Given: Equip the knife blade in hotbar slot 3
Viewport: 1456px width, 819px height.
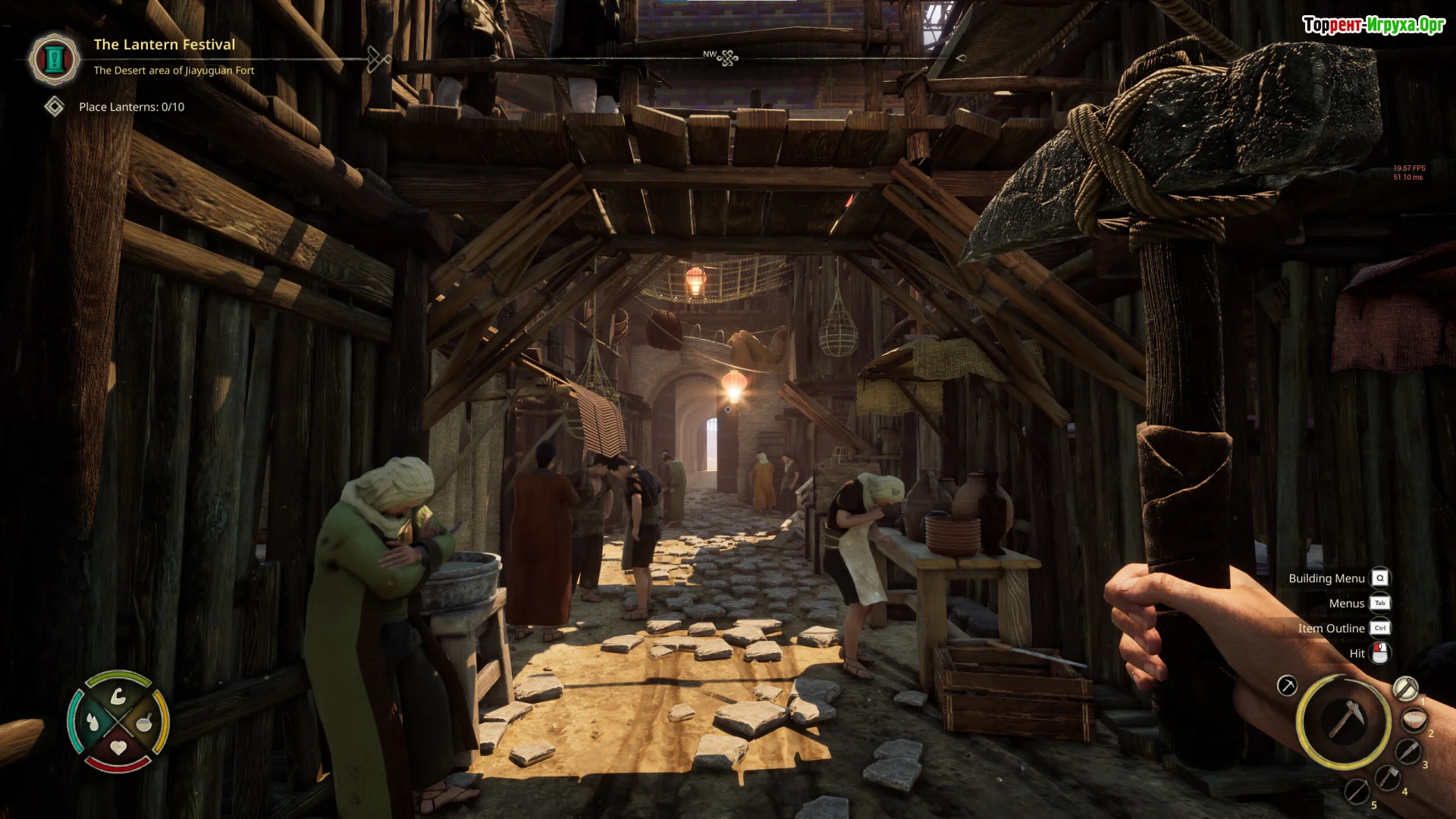Looking at the screenshot, I should click(x=1407, y=752).
